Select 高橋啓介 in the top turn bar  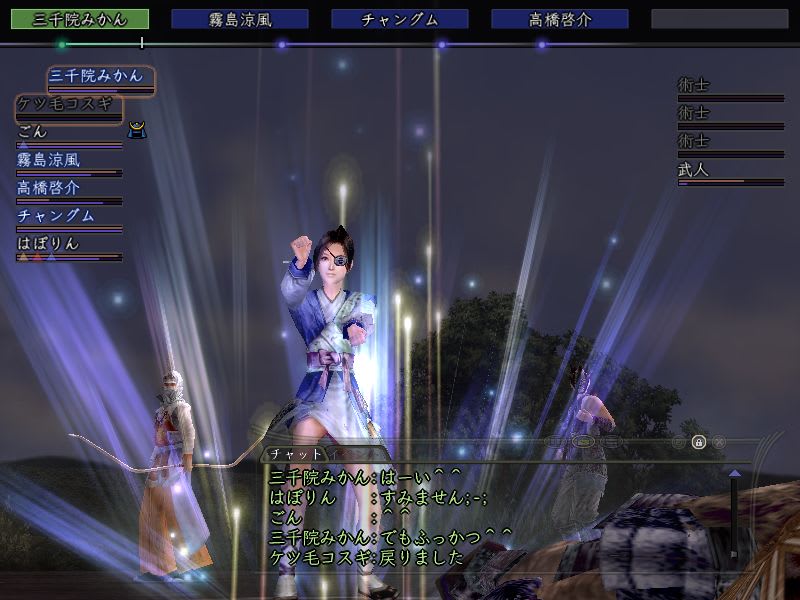(x=559, y=19)
